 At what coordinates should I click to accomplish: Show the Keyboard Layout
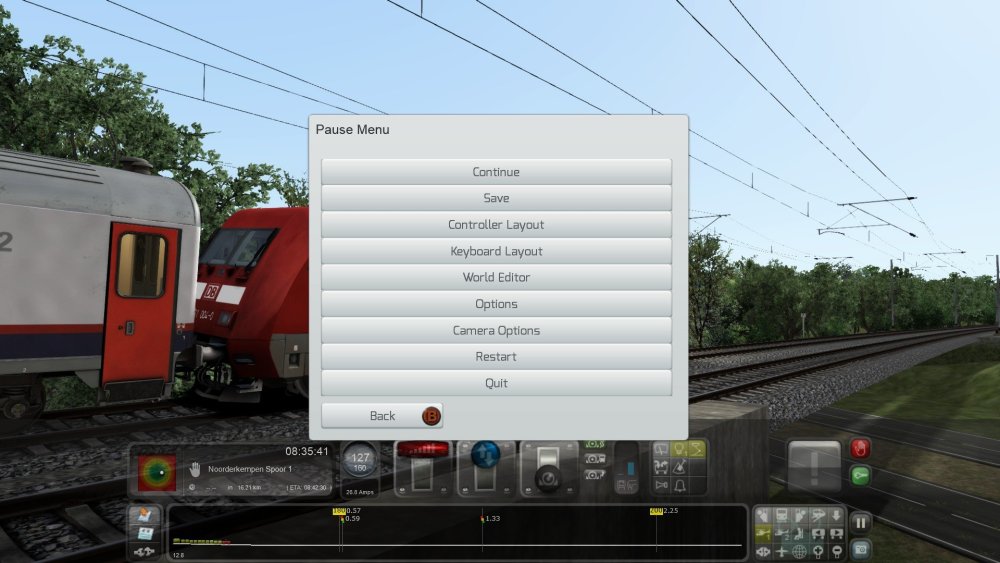[x=496, y=251]
